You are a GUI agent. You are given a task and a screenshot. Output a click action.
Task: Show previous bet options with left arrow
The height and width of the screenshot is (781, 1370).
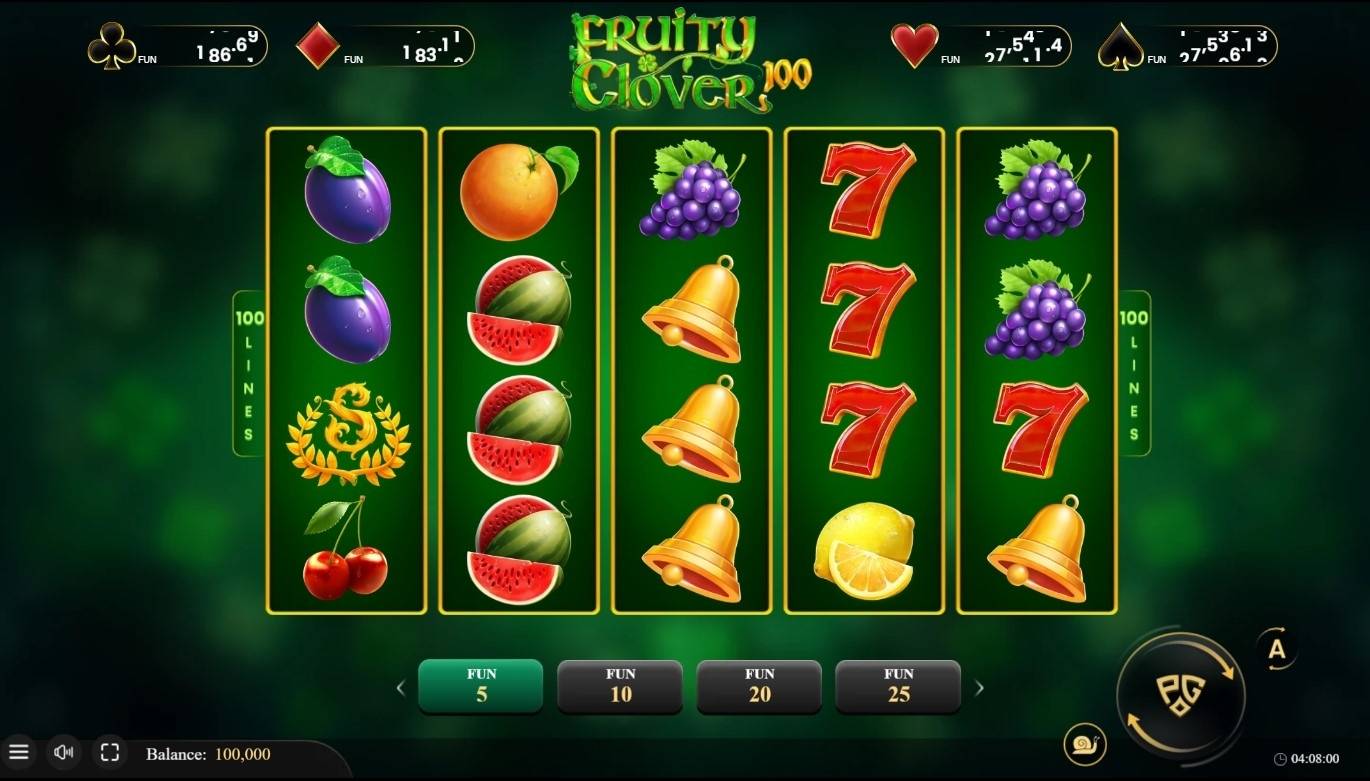click(x=401, y=687)
